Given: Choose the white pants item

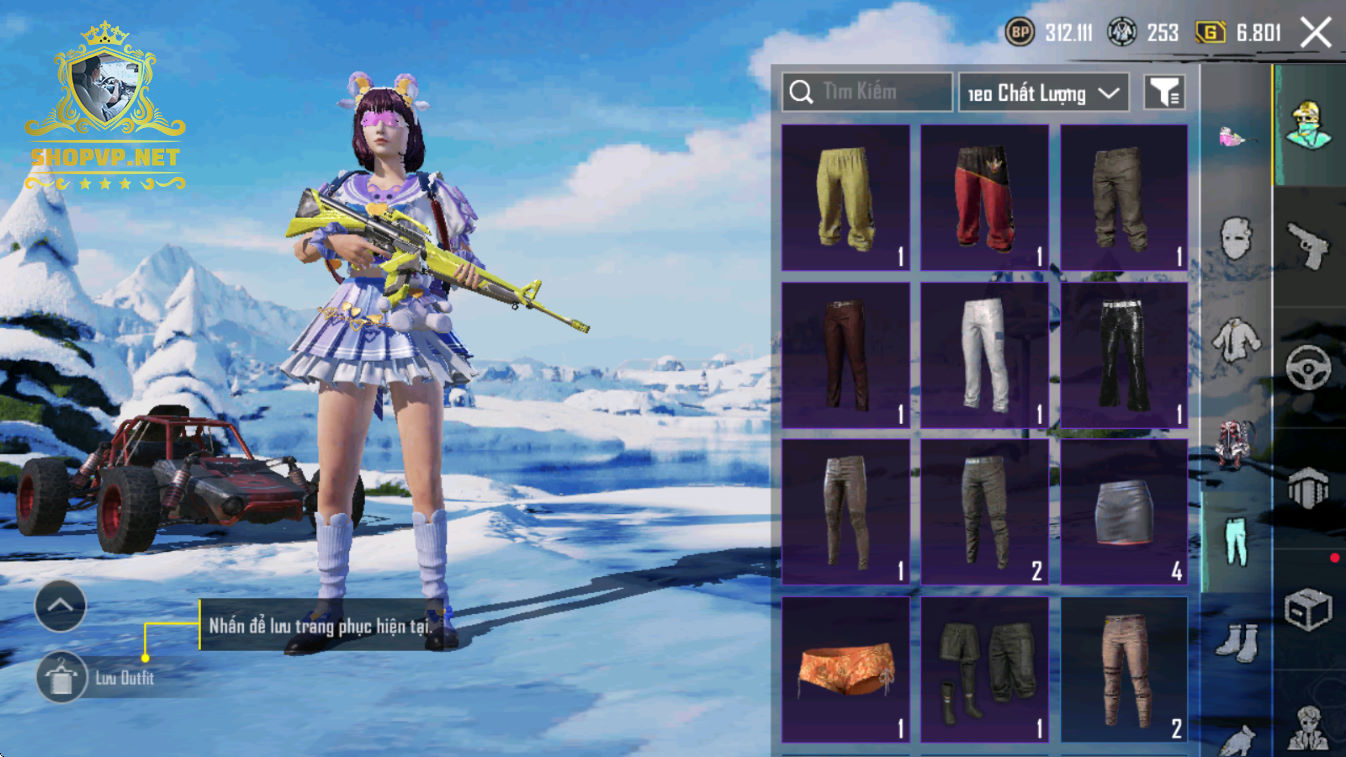Looking at the screenshot, I should tap(984, 355).
